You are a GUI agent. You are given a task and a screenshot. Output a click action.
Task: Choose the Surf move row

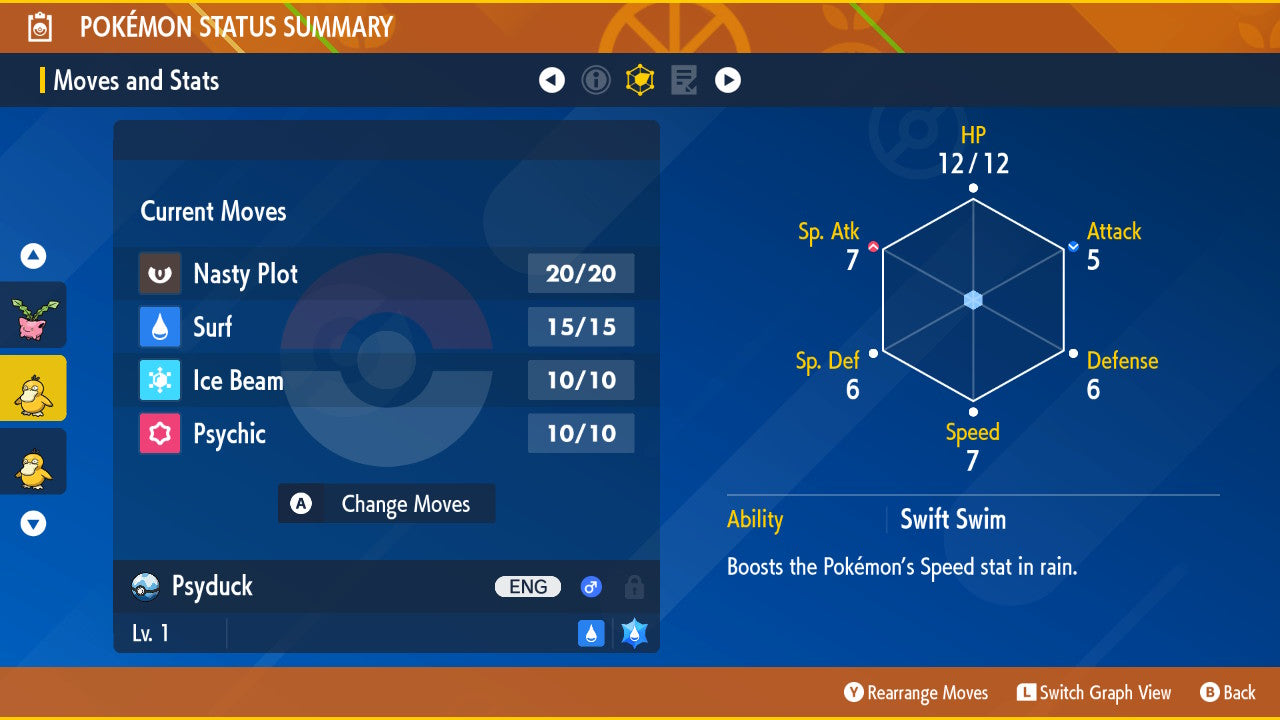tap(385, 327)
